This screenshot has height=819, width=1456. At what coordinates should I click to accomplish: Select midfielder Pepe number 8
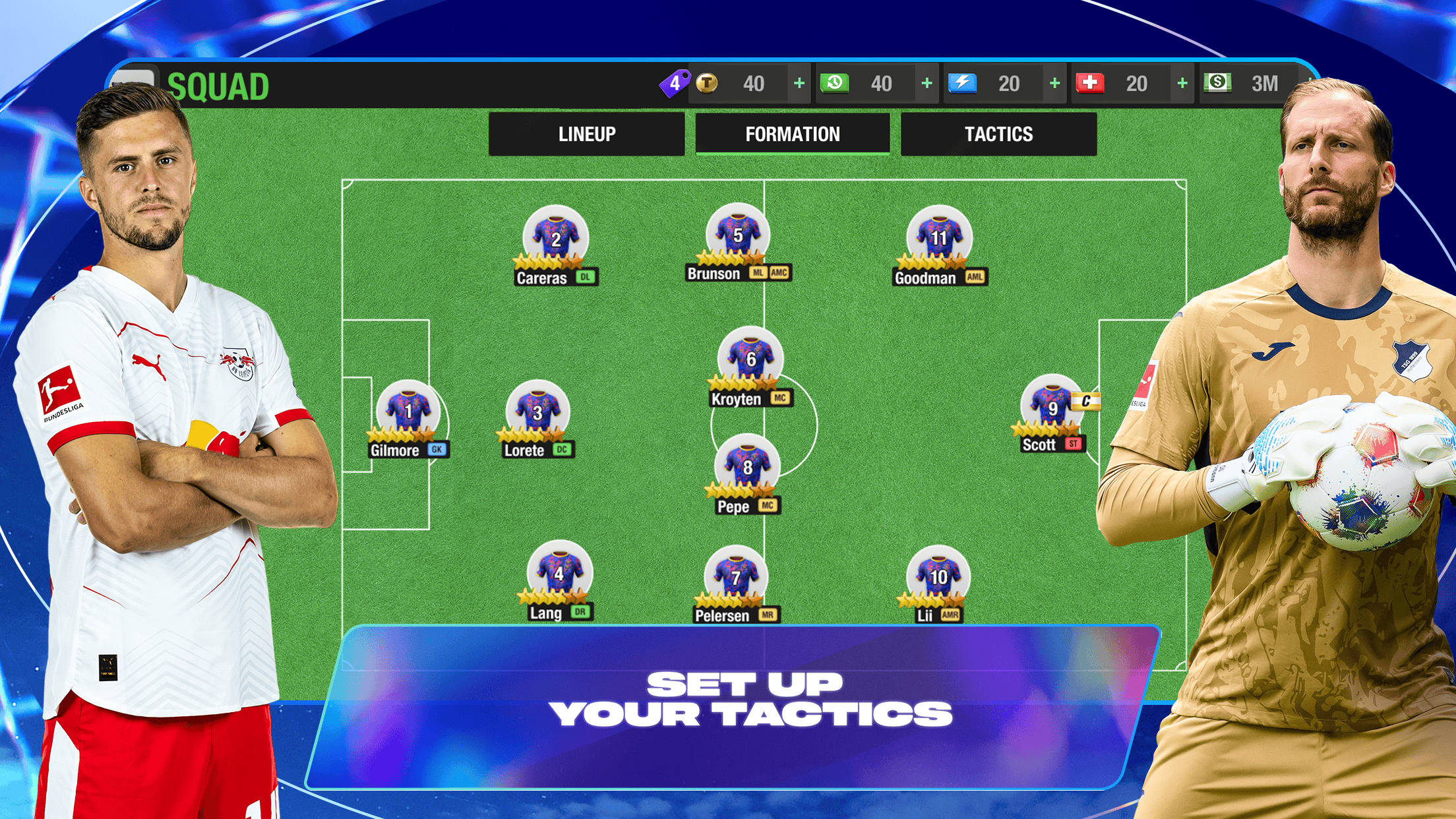[x=747, y=468]
